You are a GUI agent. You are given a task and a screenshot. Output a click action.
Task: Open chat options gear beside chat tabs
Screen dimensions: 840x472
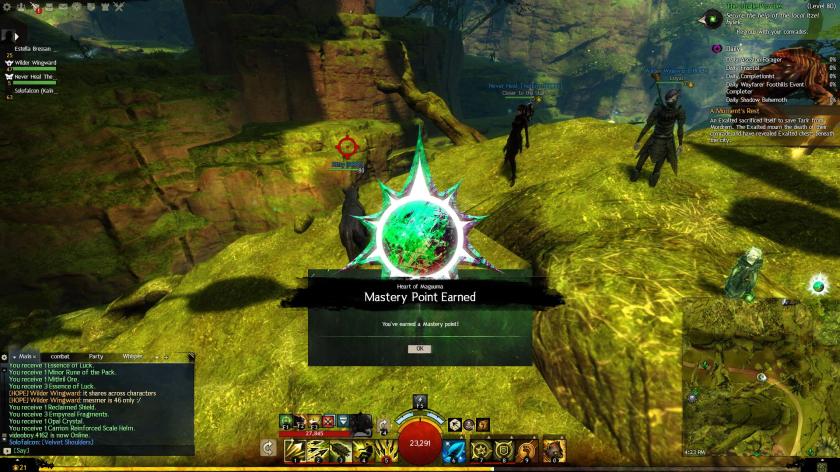point(5,356)
